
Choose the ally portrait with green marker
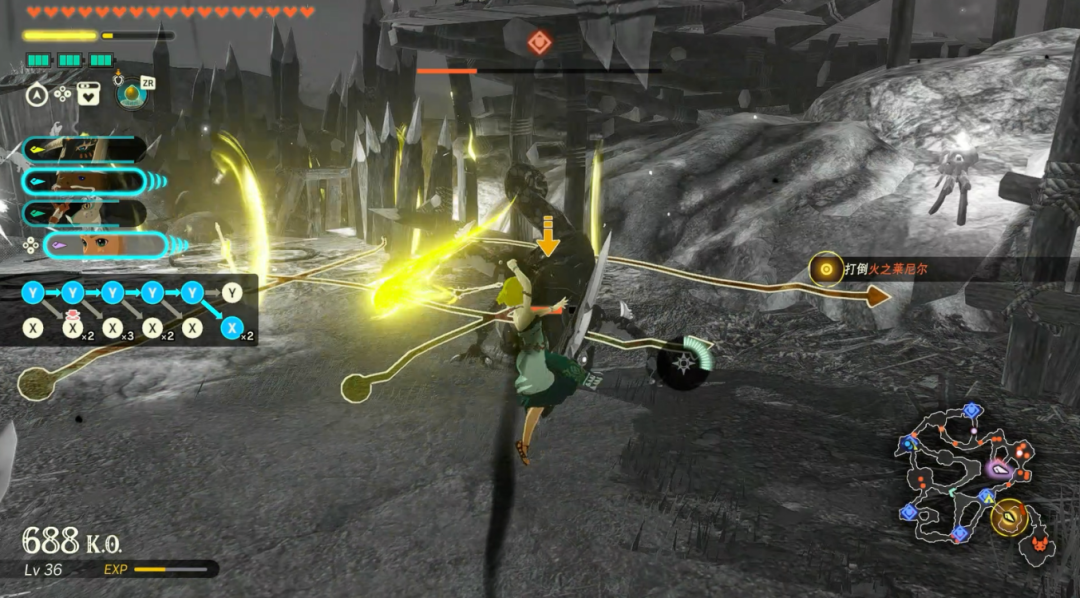point(85,213)
